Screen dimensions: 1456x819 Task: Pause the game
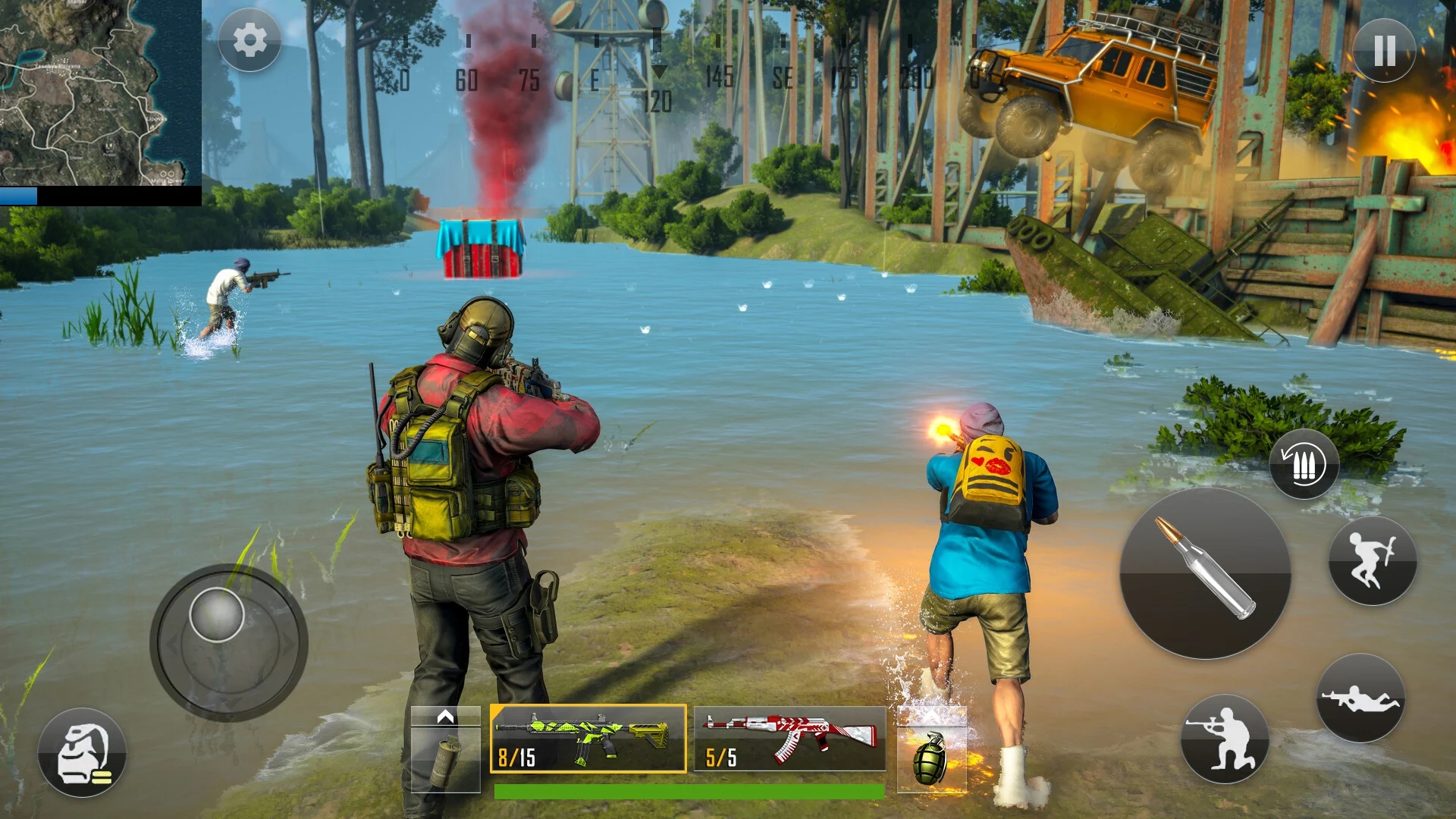point(1384,51)
